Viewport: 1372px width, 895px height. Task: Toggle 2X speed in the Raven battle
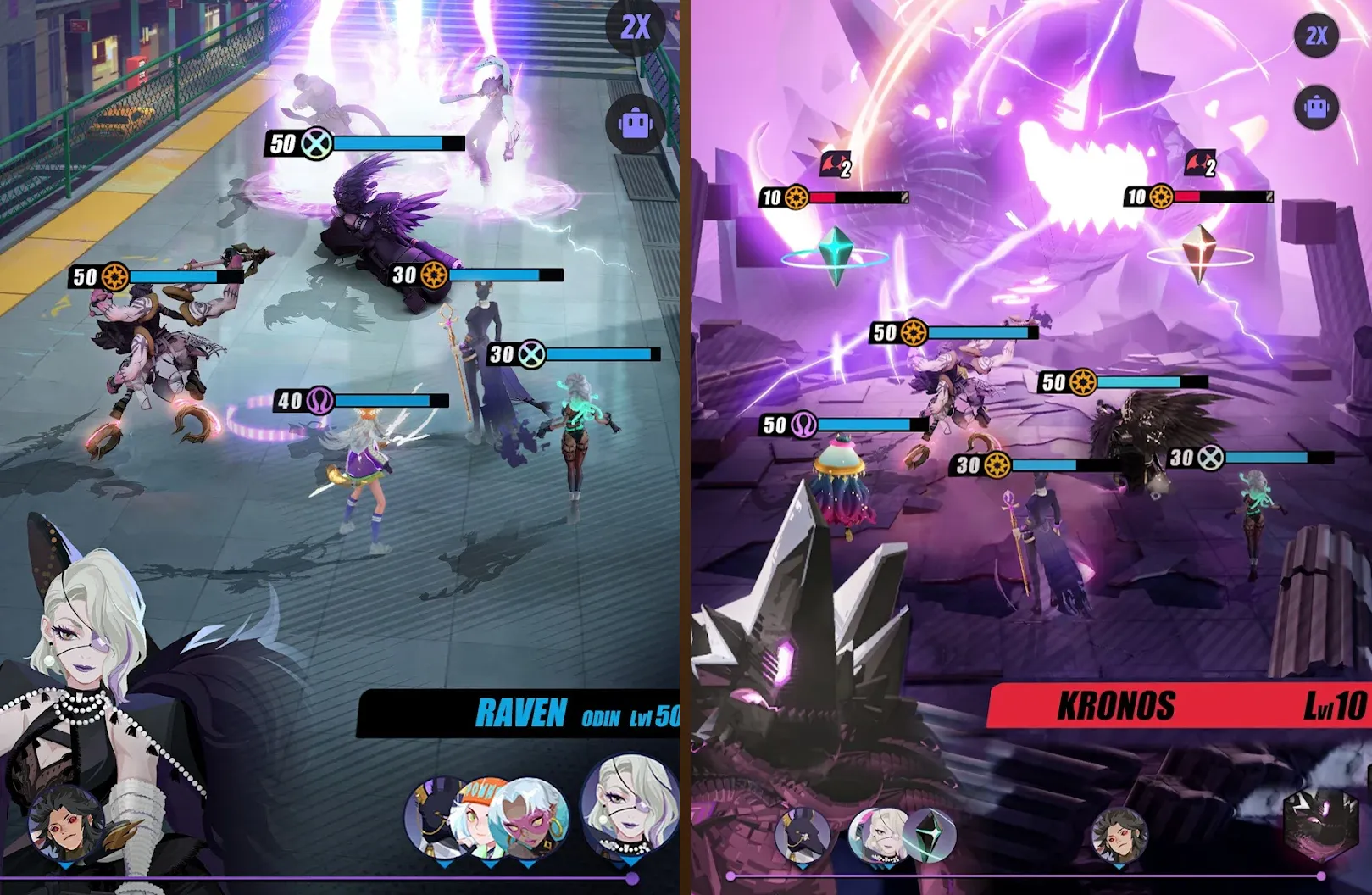coord(636,28)
